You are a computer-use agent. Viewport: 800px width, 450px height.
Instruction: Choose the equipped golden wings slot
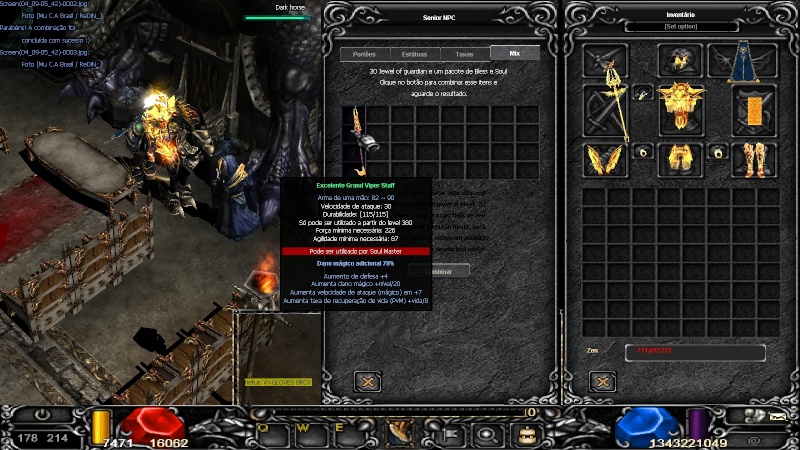[x=605, y=159]
